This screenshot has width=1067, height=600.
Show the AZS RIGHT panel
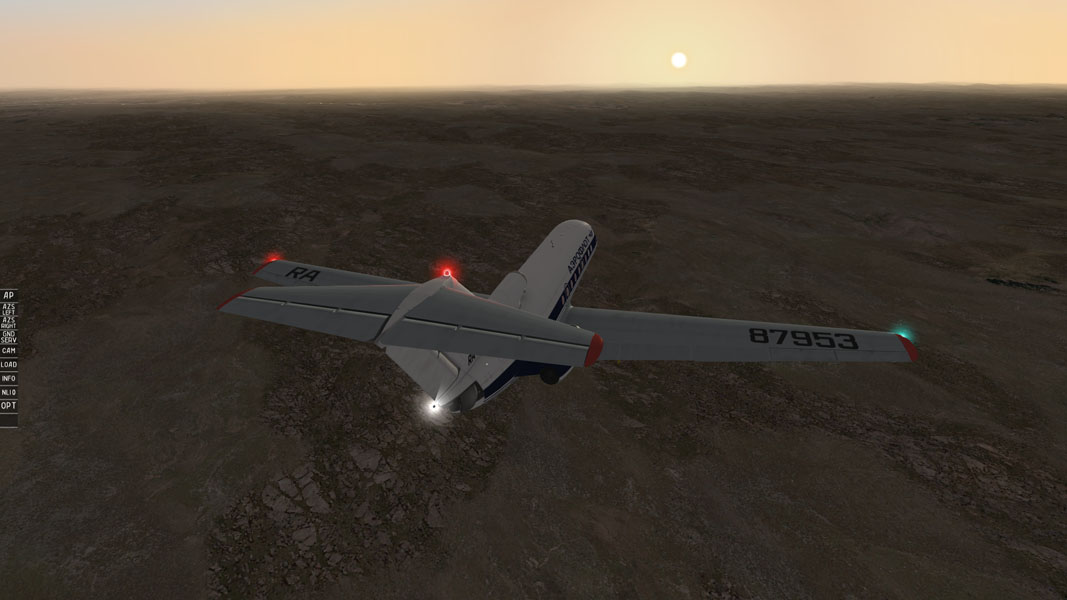[x=8, y=323]
